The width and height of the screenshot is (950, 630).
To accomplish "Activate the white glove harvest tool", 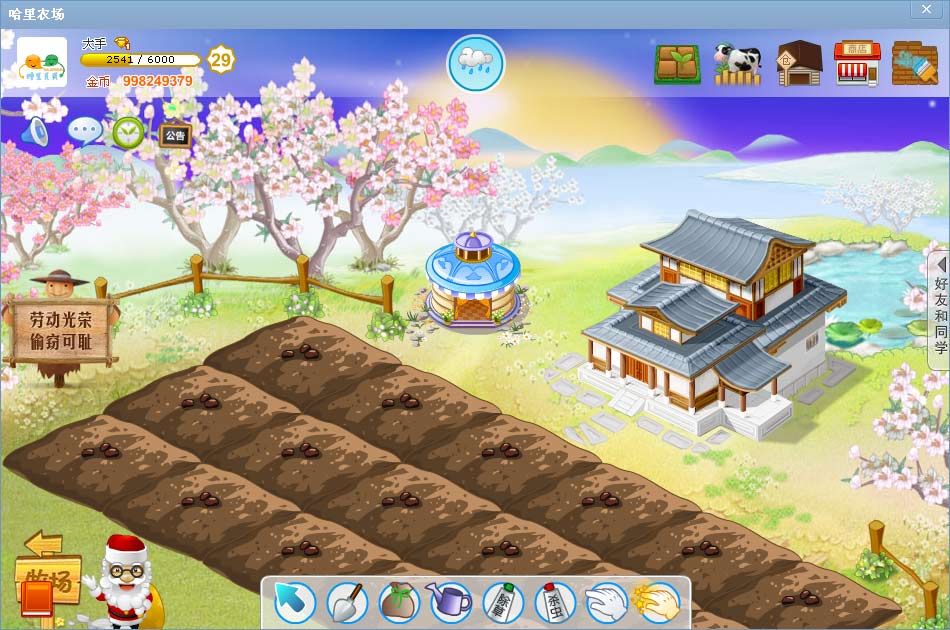I will [606, 602].
